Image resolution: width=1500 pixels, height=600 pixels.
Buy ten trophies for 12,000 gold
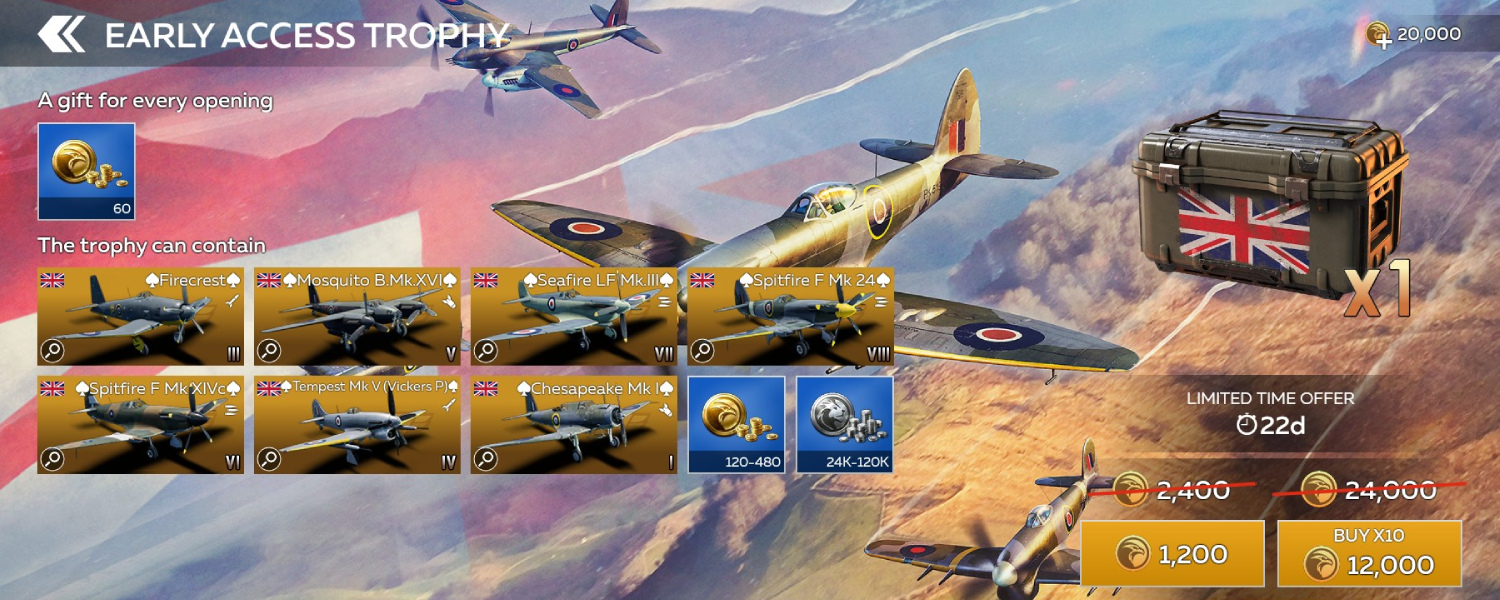[x=1369, y=553]
